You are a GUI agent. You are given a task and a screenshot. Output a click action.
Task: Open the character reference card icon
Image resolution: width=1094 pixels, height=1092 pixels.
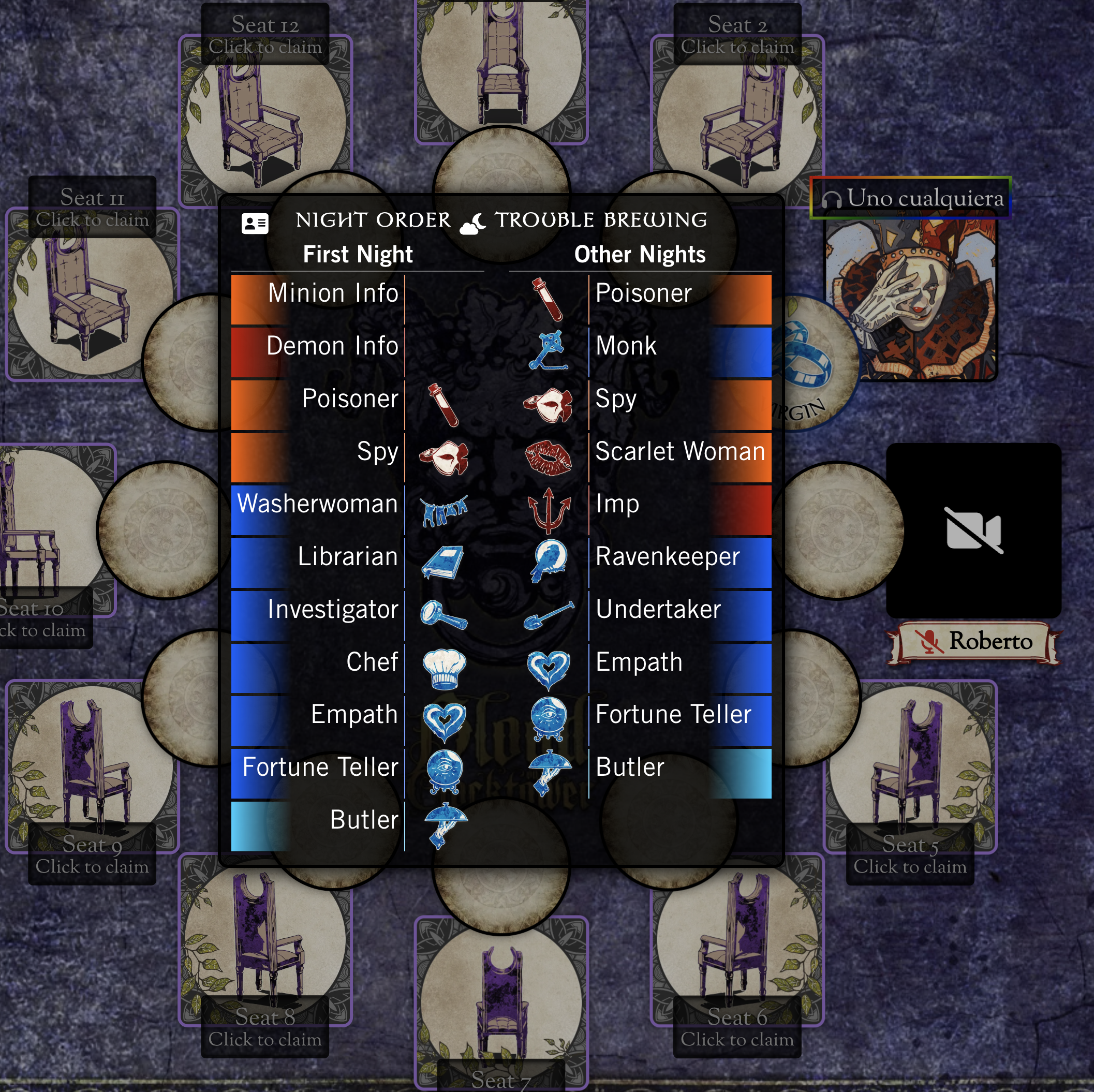tap(255, 223)
